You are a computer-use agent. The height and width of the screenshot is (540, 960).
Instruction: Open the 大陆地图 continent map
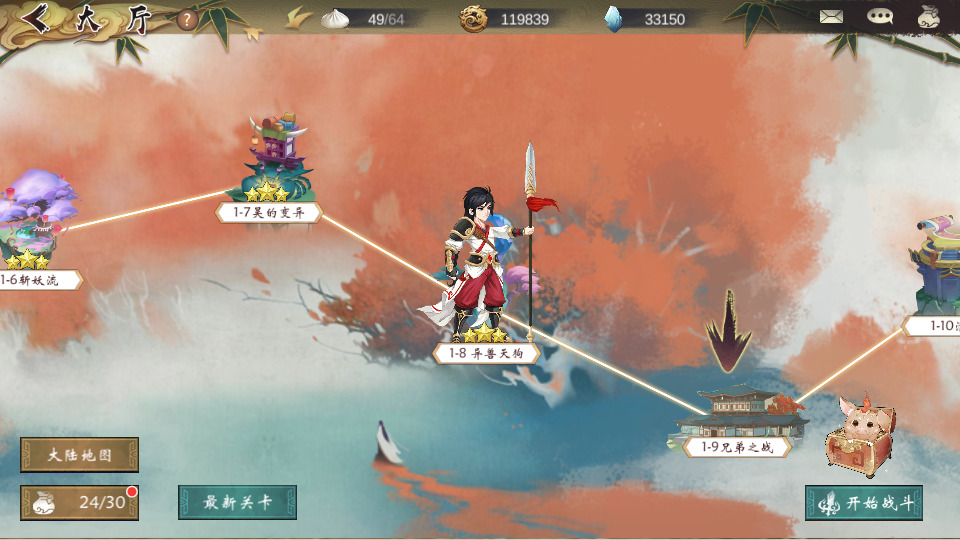(79, 455)
